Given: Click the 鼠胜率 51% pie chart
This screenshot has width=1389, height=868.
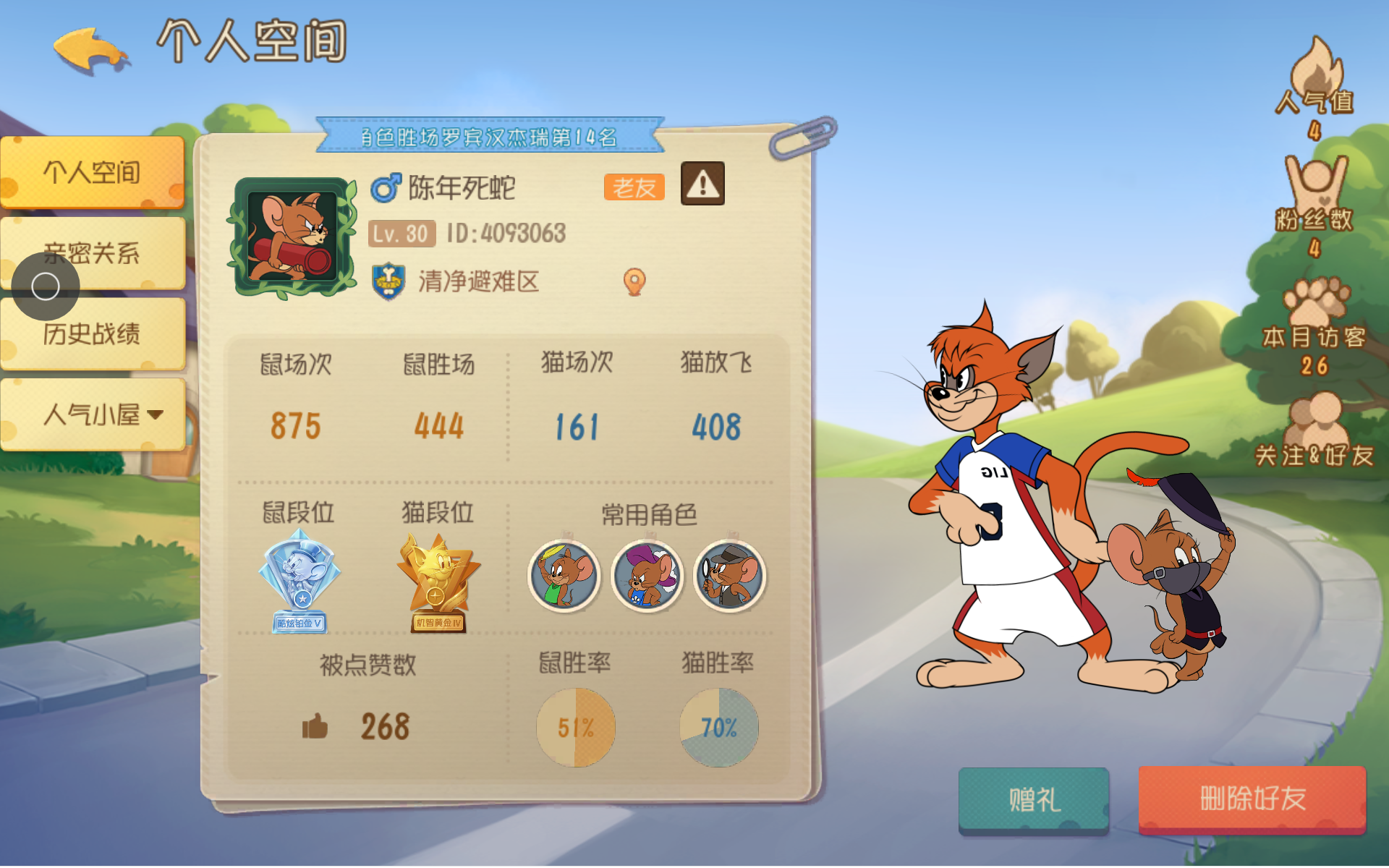Looking at the screenshot, I should click(575, 726).
